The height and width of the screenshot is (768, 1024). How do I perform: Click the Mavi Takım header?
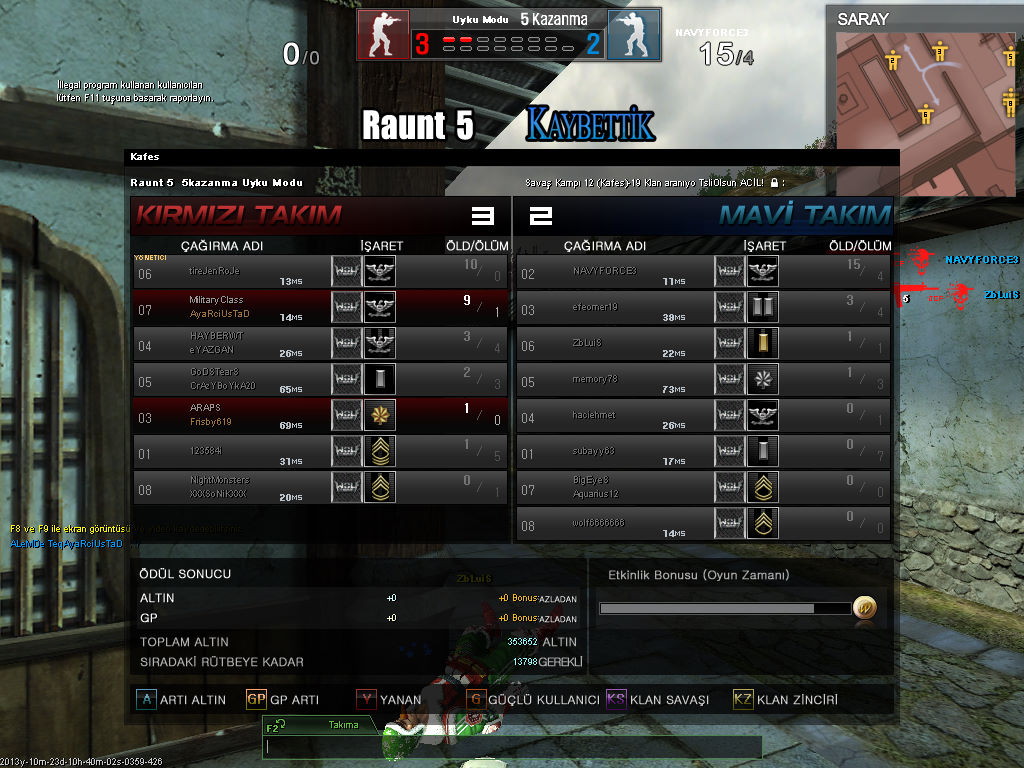[804, 214]
